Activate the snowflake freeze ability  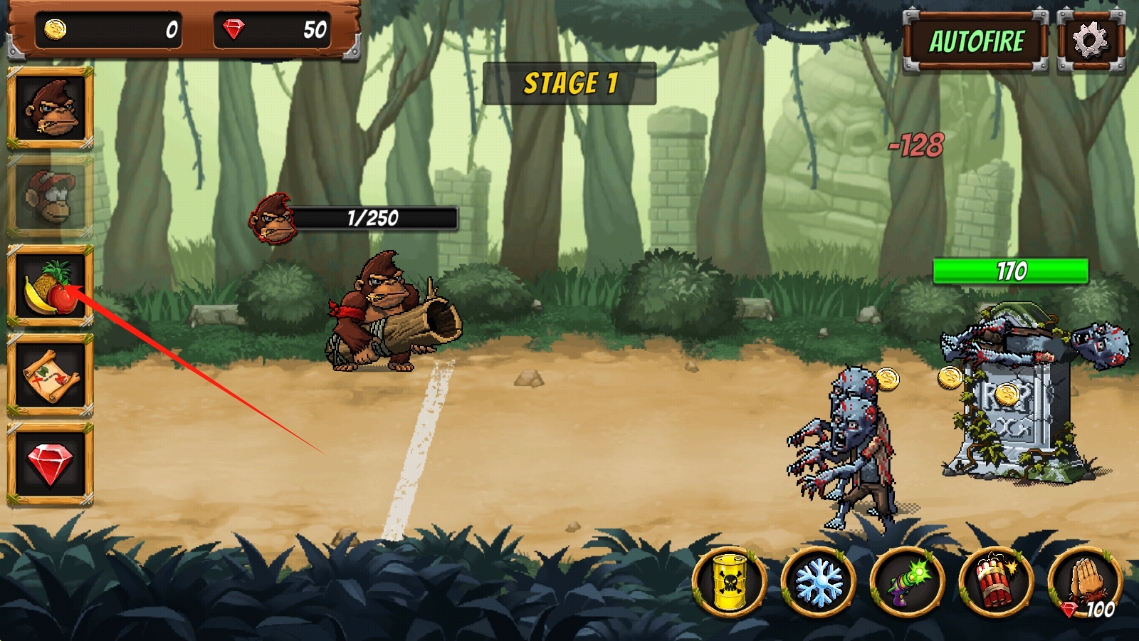(x=819, y=582)
